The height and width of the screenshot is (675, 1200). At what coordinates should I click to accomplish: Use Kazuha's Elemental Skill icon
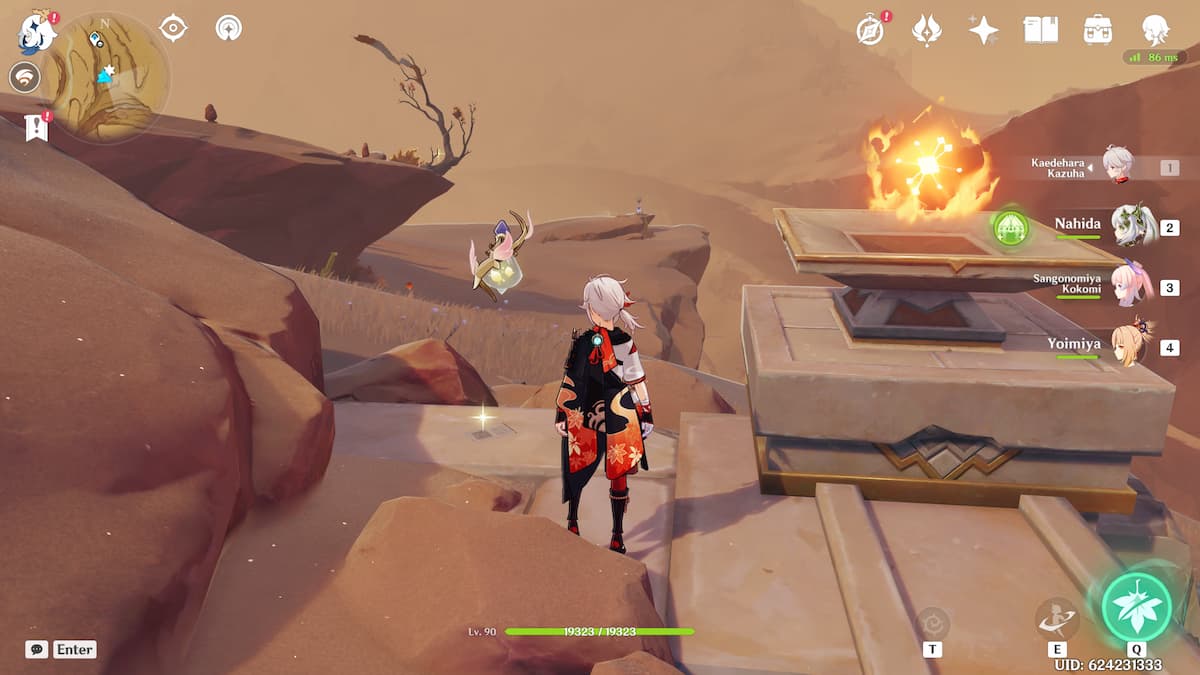1056,618
